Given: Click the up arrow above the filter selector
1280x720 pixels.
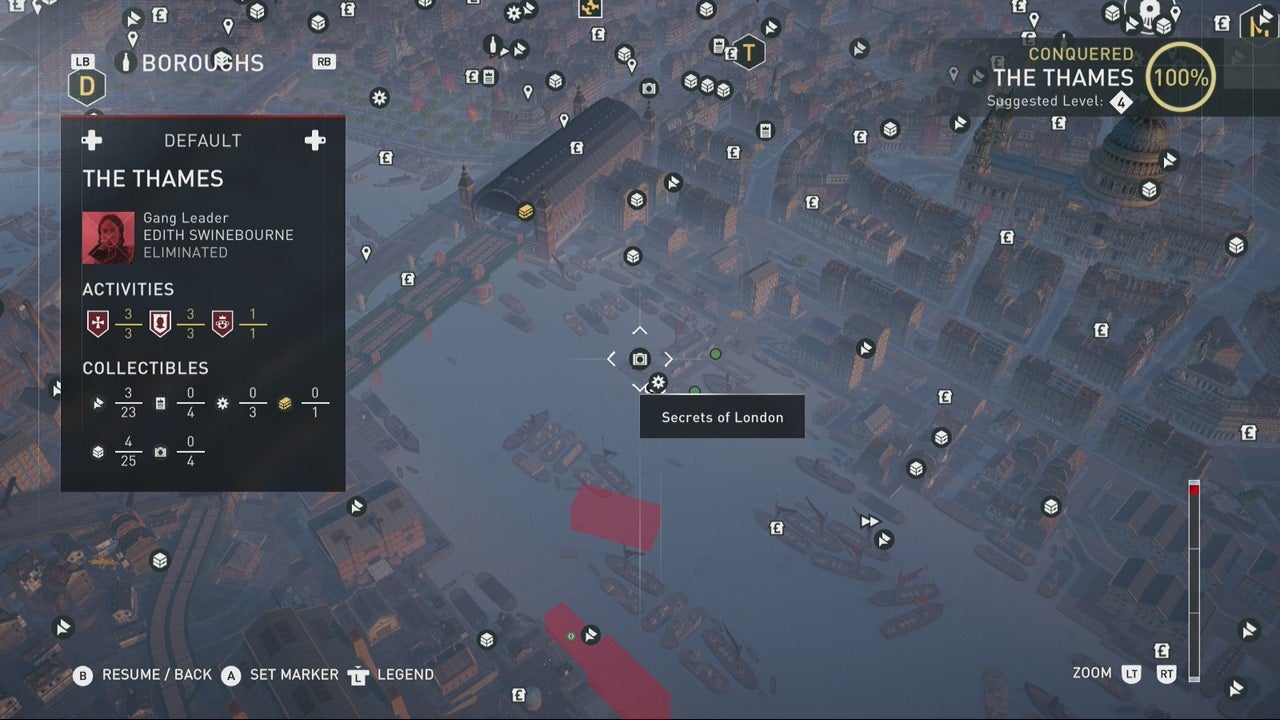Looking at the screenshot, I should (x=639, y=332).
